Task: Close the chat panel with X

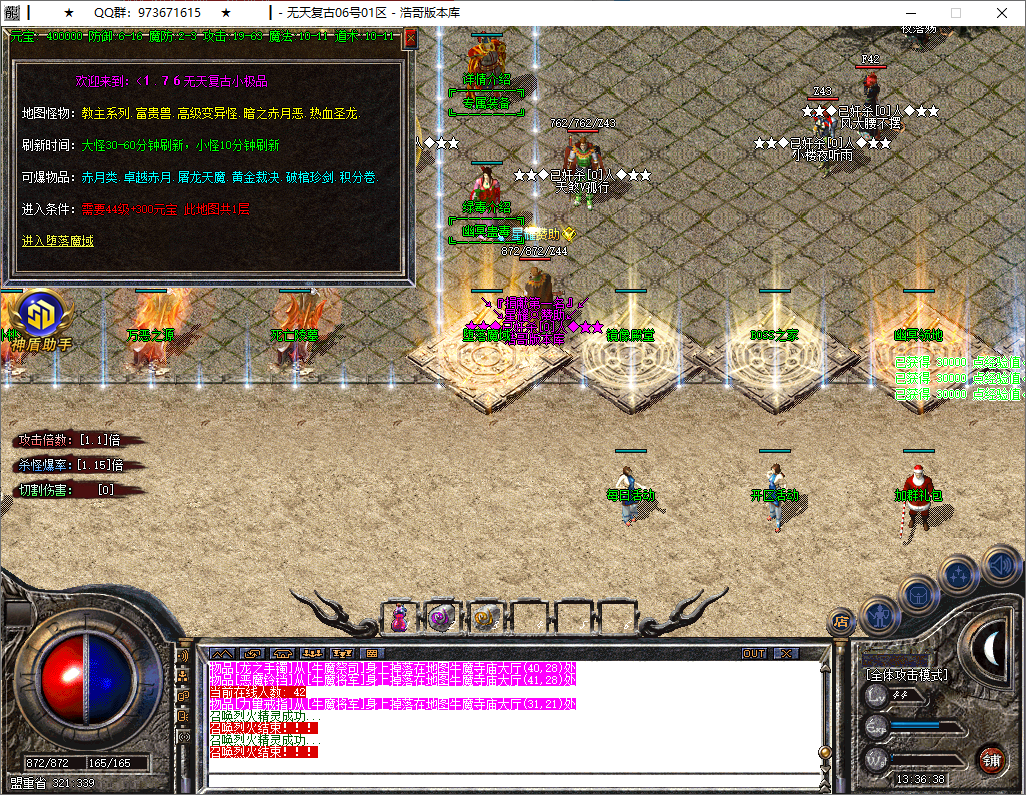Action: [786, 653]
